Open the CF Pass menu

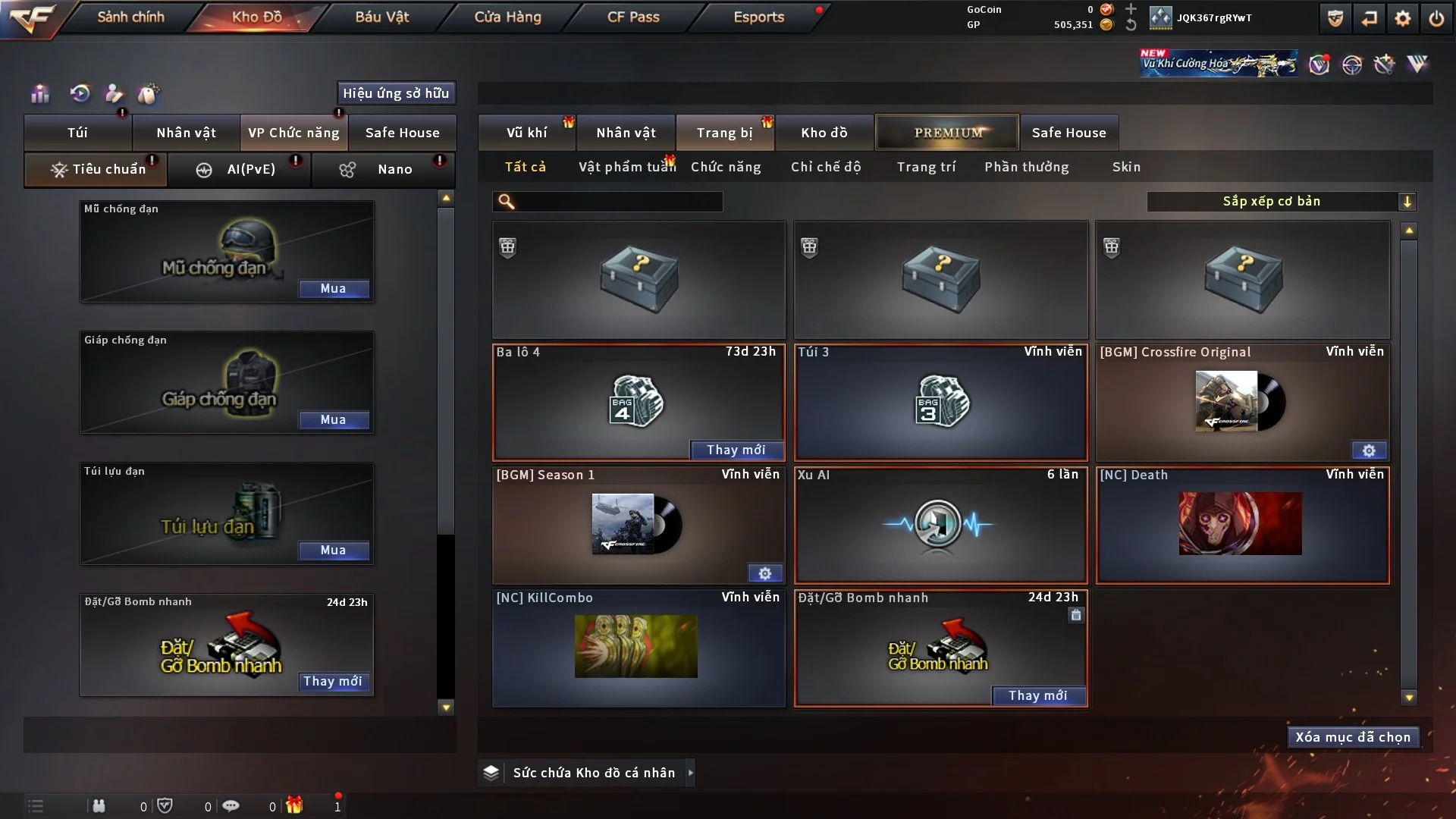[633, 17]
